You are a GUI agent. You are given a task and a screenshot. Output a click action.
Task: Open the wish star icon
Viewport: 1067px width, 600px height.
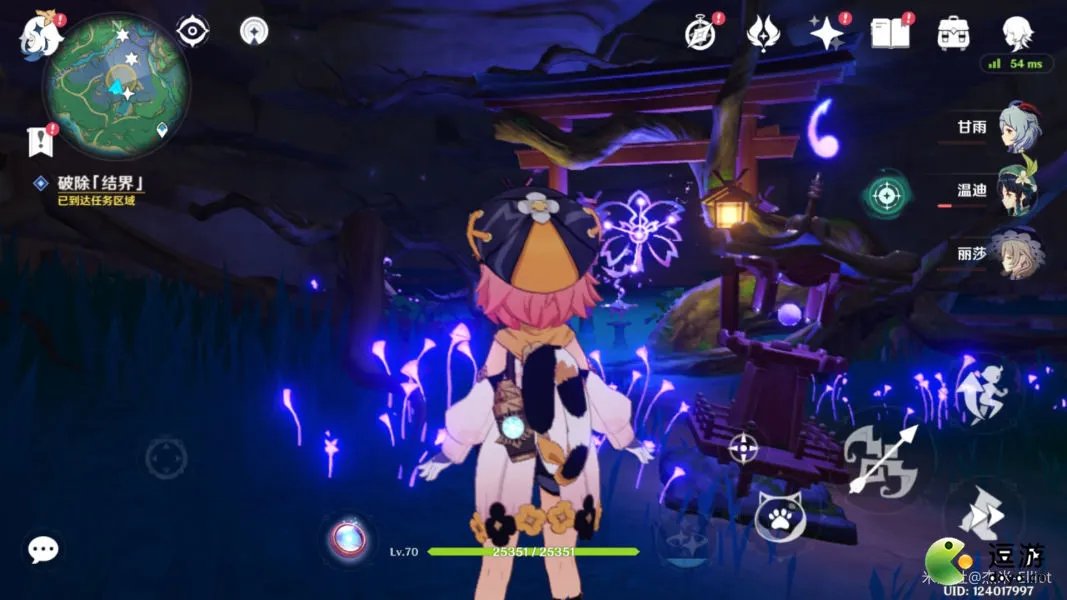tap(827, 33)
